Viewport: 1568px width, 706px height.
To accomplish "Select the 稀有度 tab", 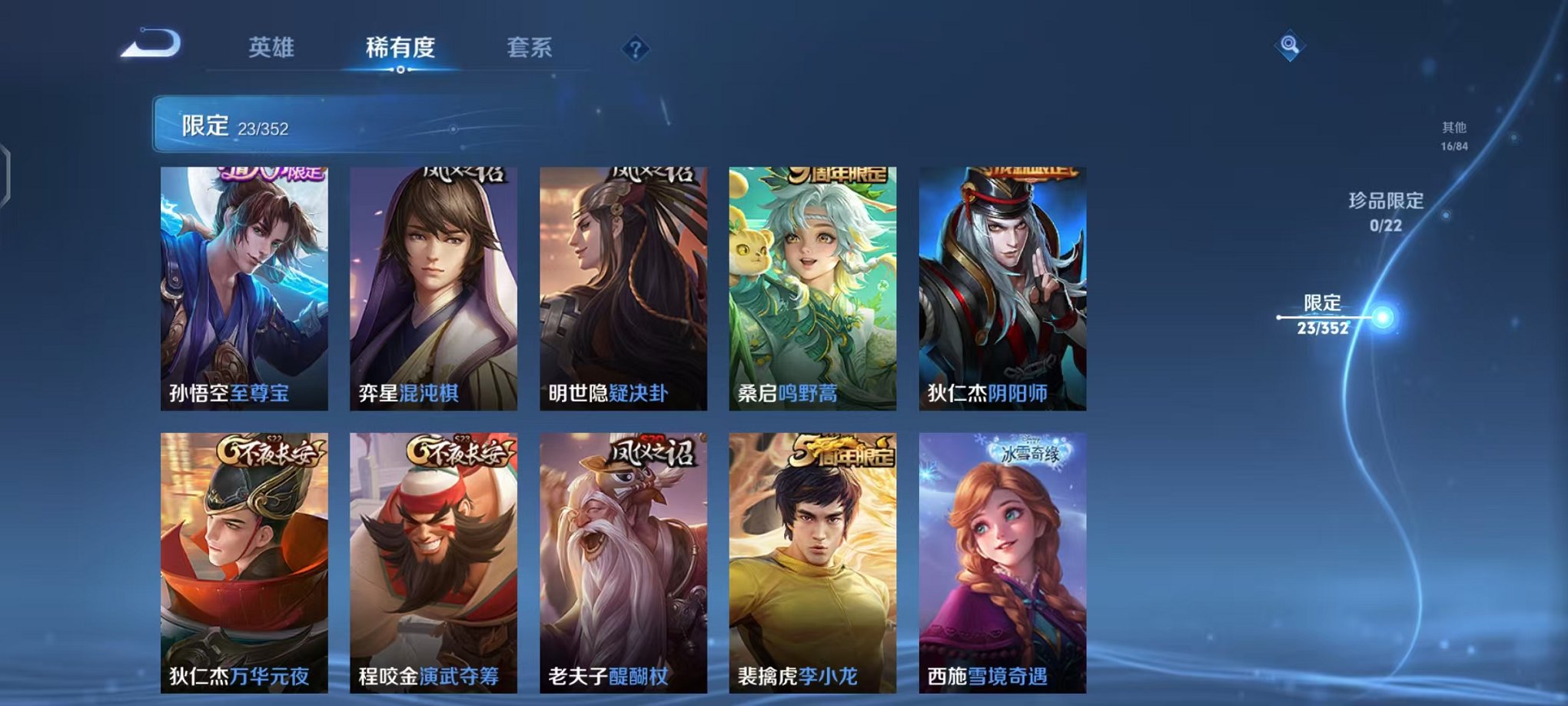I will click(x=400, y=48).
